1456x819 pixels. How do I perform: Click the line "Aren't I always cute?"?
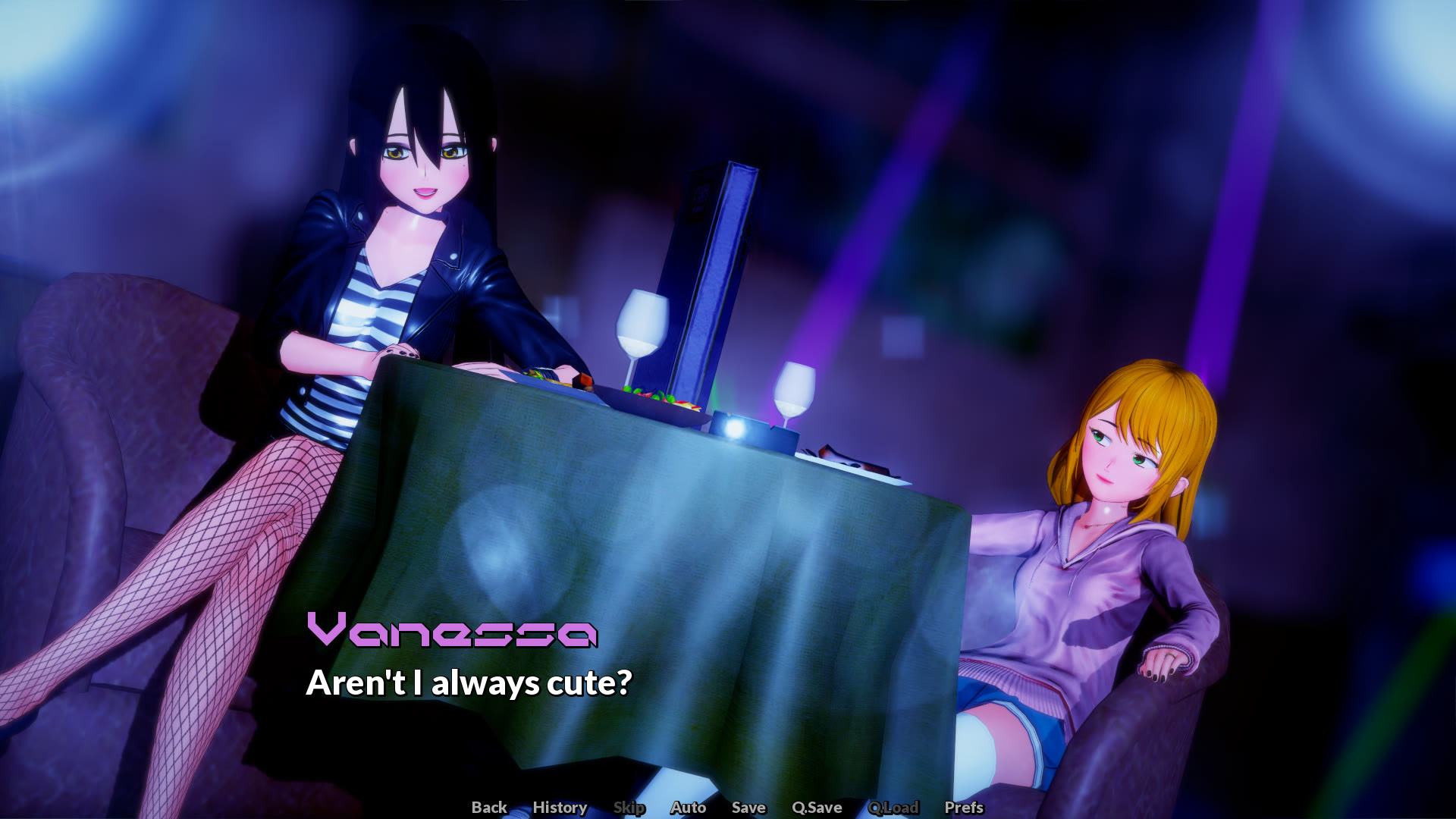tap(469, 684)
